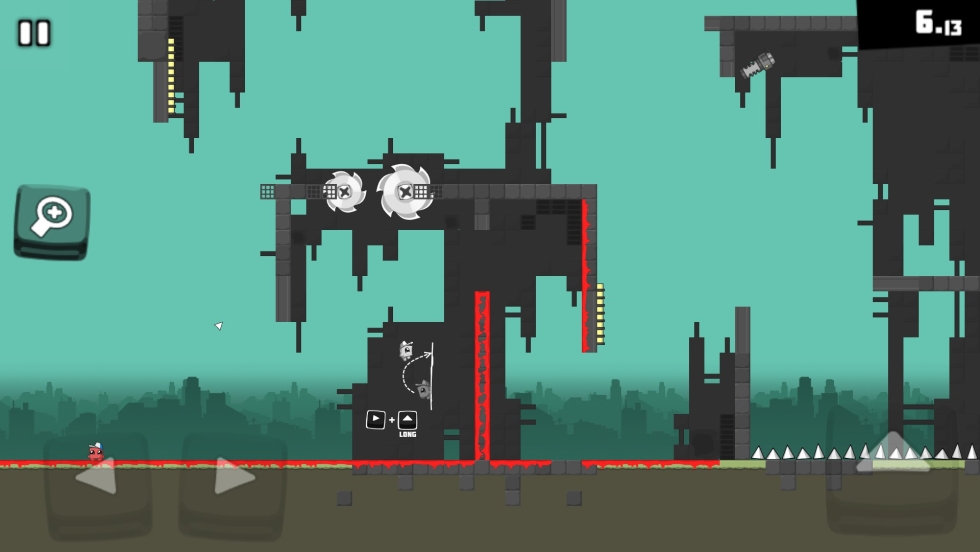
Task: Tap the magnifying glass zoom button
Action: pos(52,220)
